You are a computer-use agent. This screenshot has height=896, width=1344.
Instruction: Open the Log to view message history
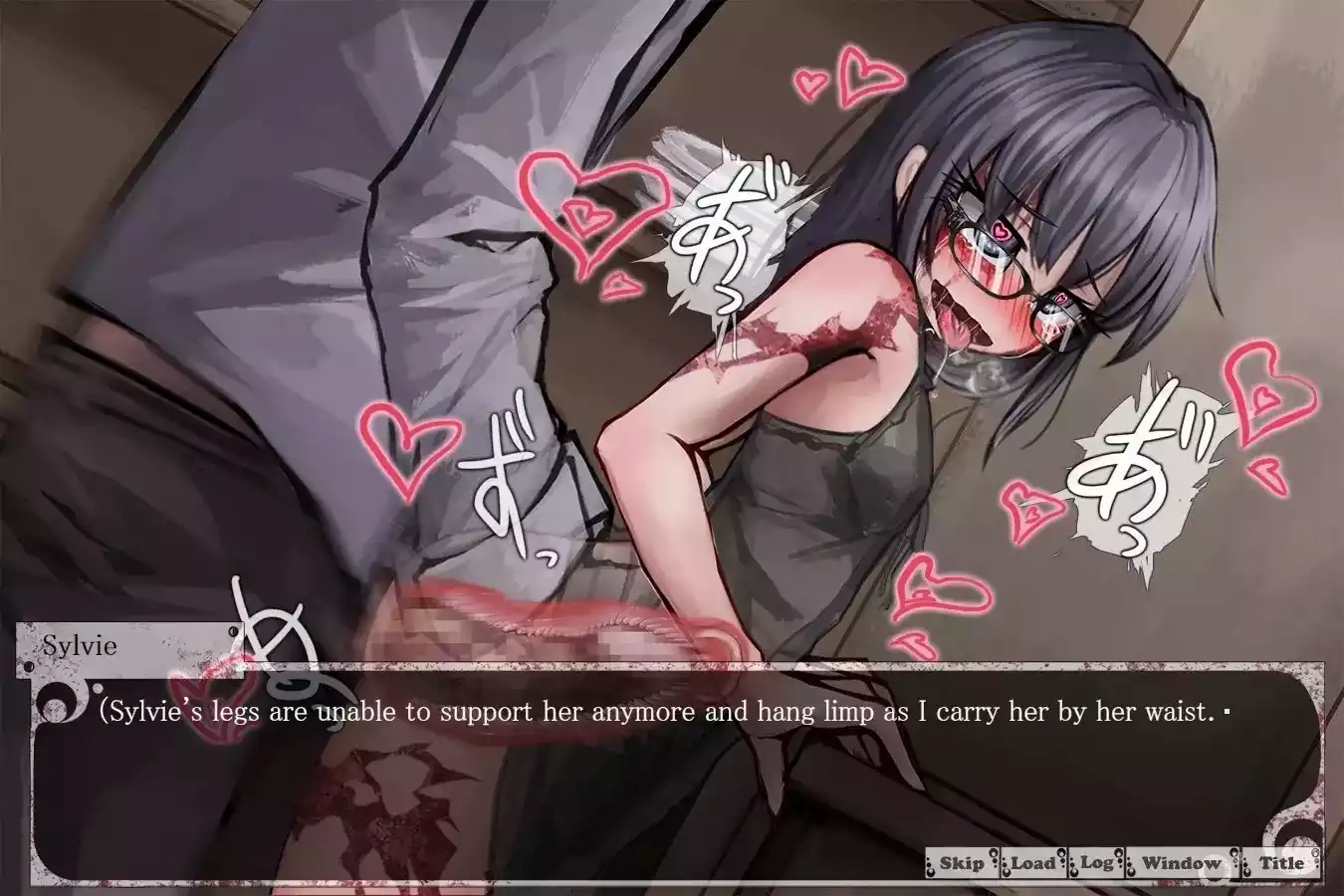tap(1095, 862)
